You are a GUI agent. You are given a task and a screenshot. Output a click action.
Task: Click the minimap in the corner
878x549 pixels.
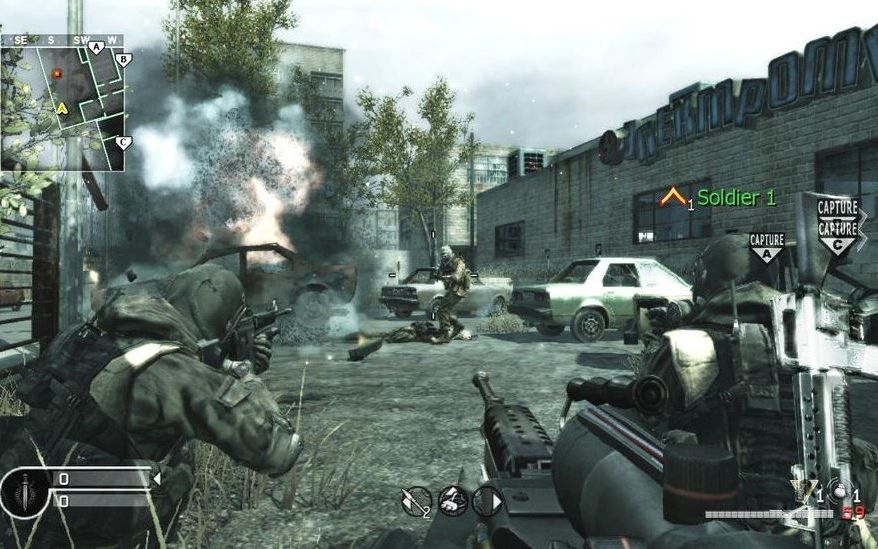62,107
